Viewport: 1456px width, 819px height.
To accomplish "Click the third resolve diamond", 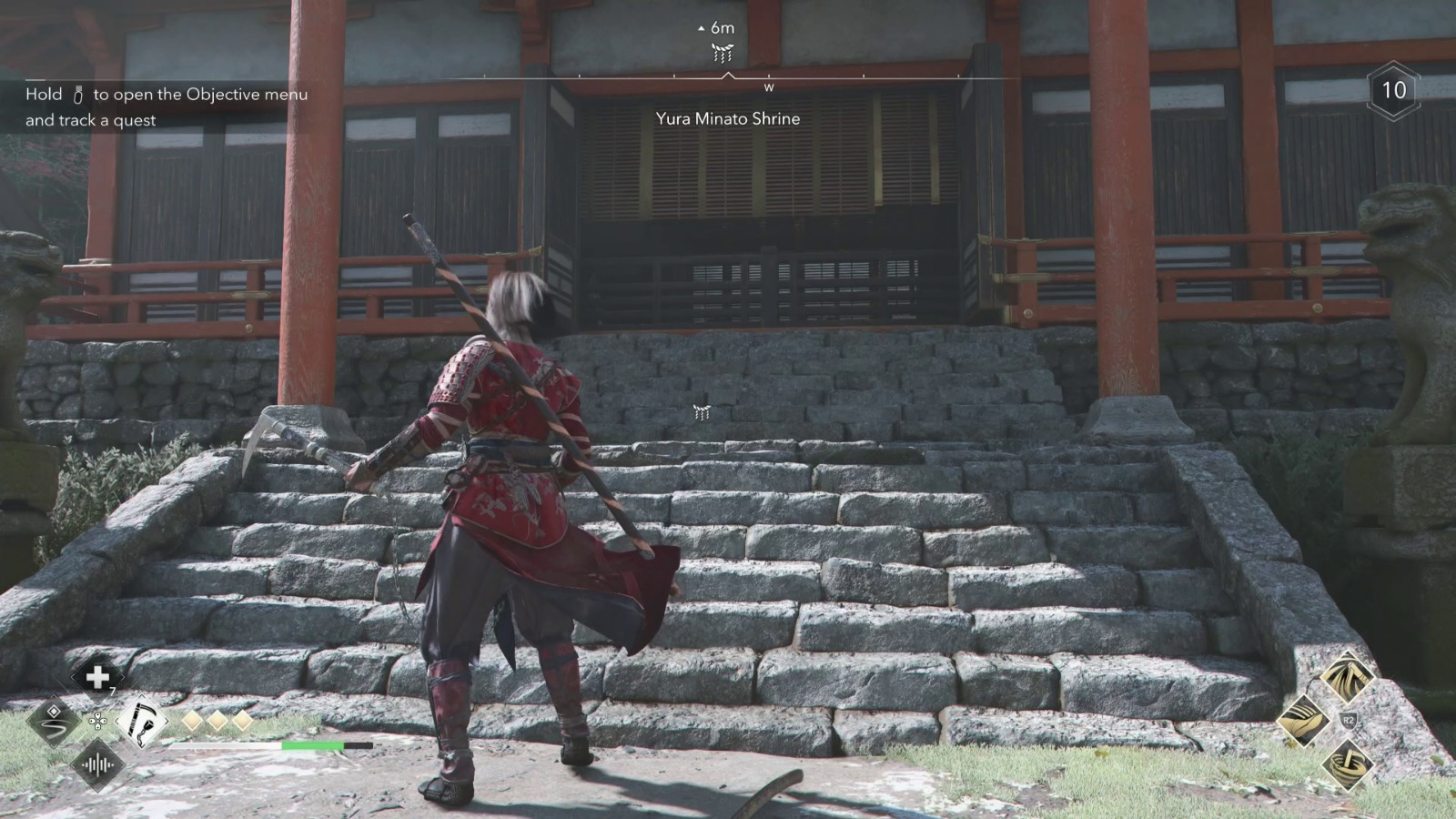I will tap(242, 722).
